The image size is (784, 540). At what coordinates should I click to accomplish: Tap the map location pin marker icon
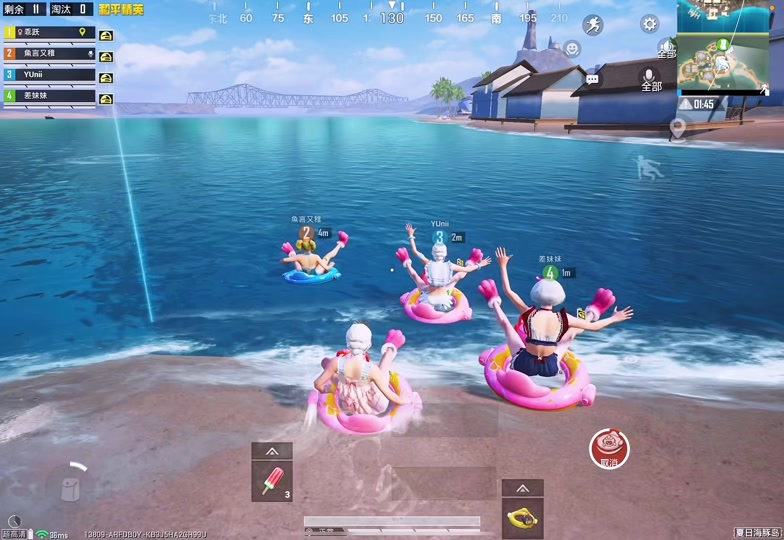(678, 128)
